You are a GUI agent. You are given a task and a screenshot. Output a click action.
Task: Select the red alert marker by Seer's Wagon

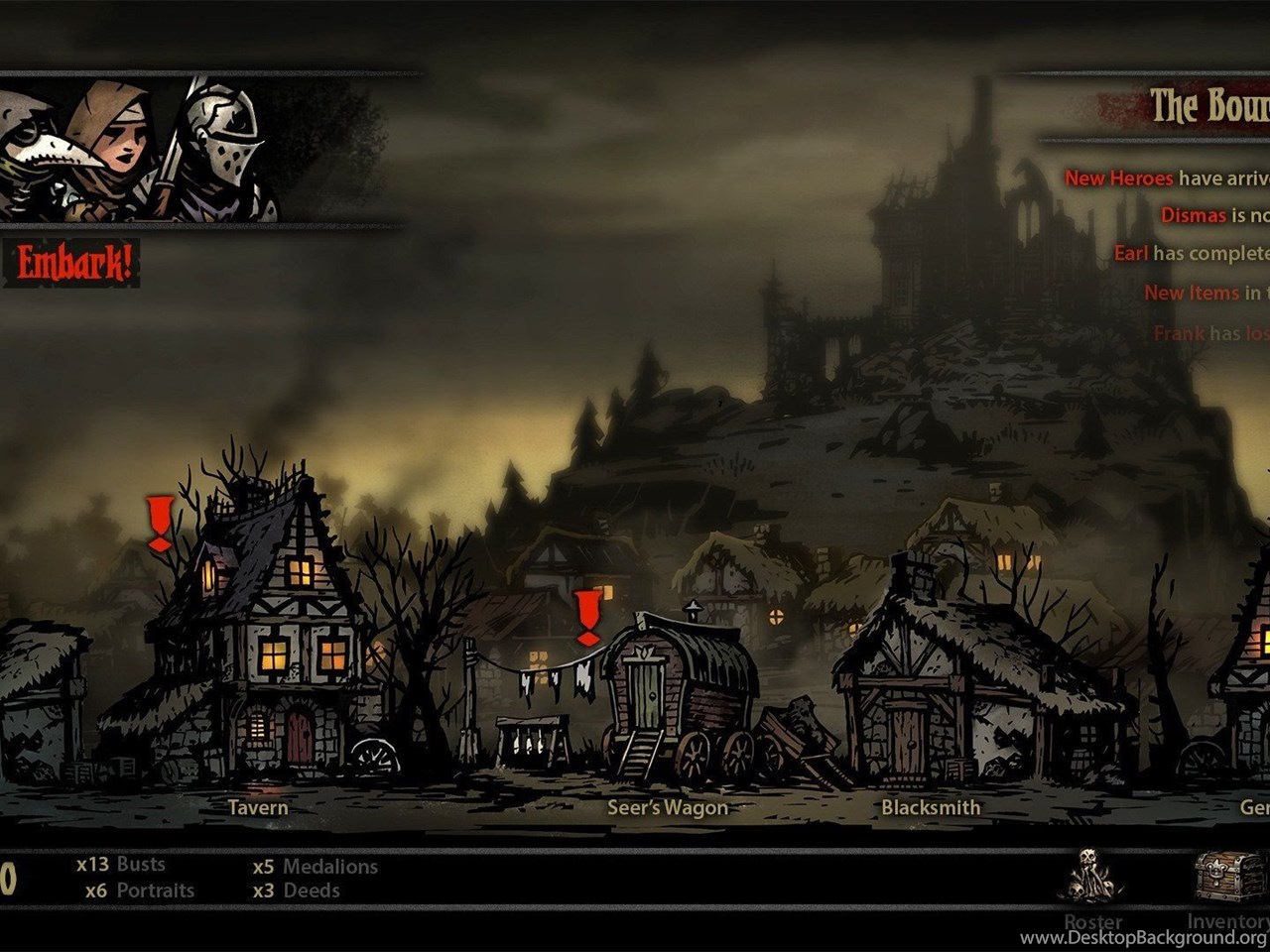pyautogui.click(x=588, y=618)
